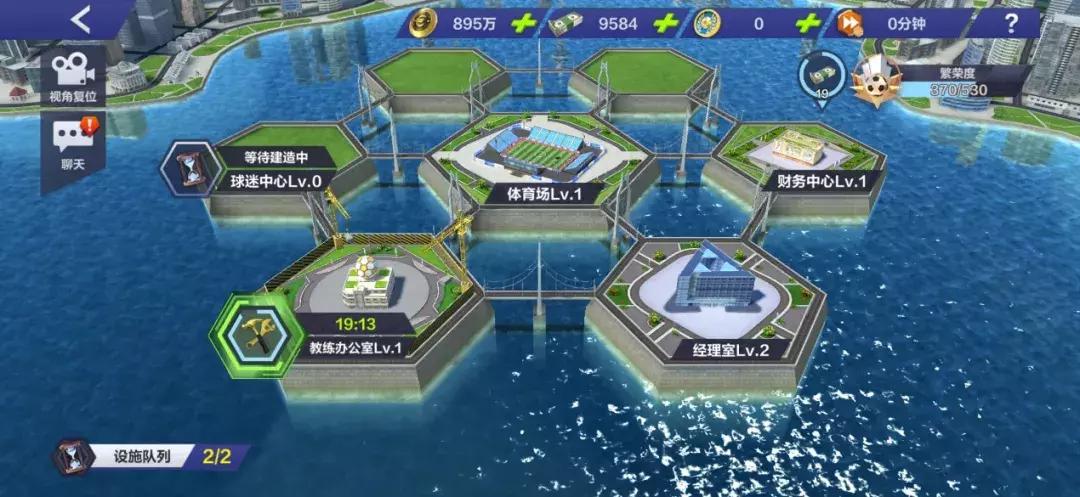Select the 财务中心 Lv.1 finance center label

coord(814,181)
